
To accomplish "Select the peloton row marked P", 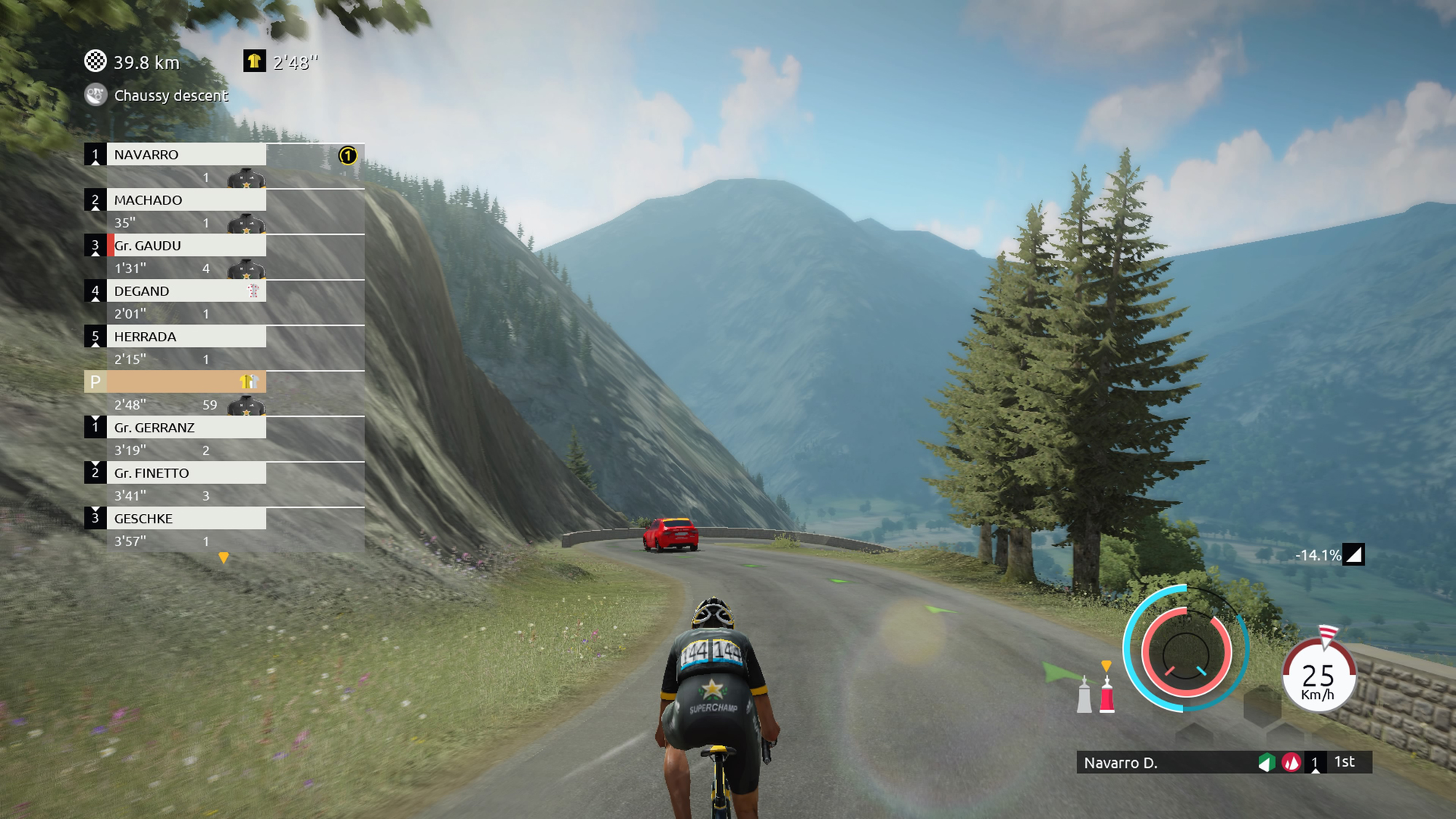I will (x=175, y=381).
